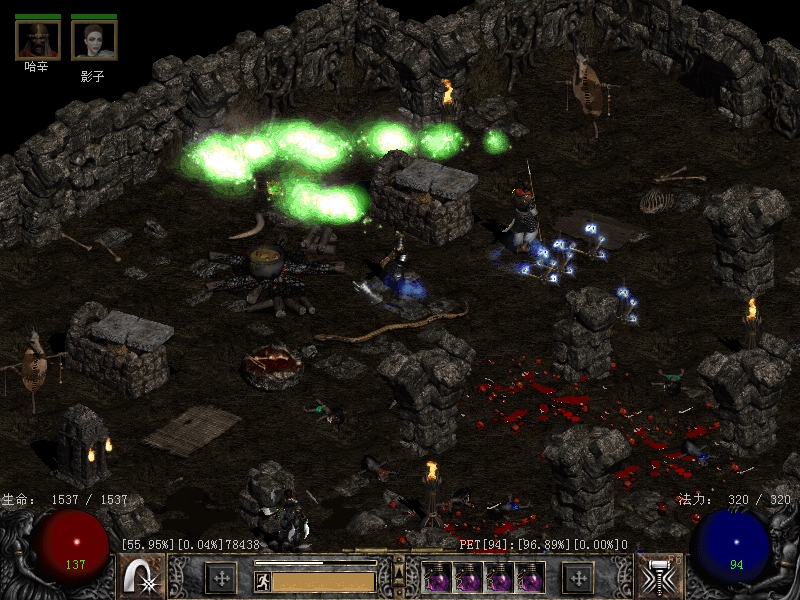Click the cross button beside the potion belt
The height and width of the screenshot is (600, 800).
tap(578, 578)
